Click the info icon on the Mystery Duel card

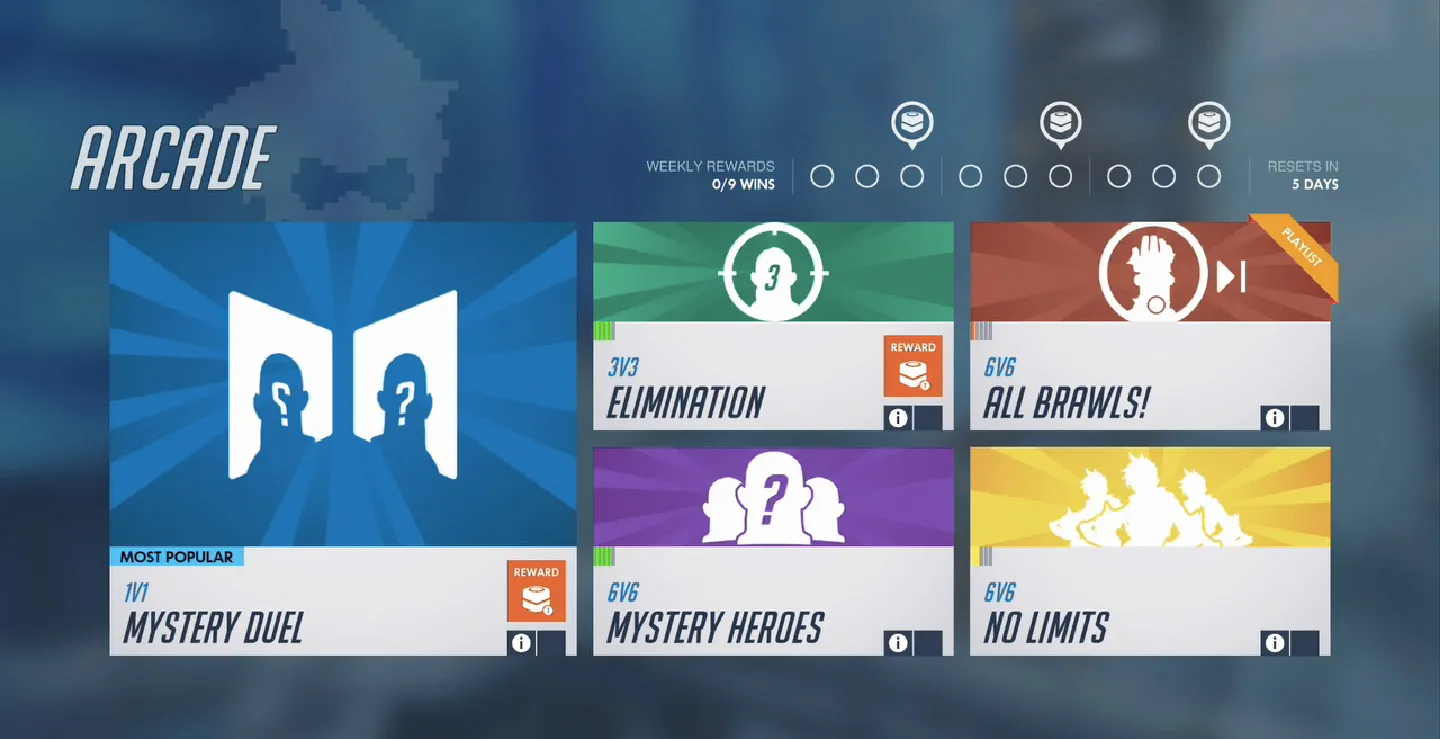tap(520, 644)
